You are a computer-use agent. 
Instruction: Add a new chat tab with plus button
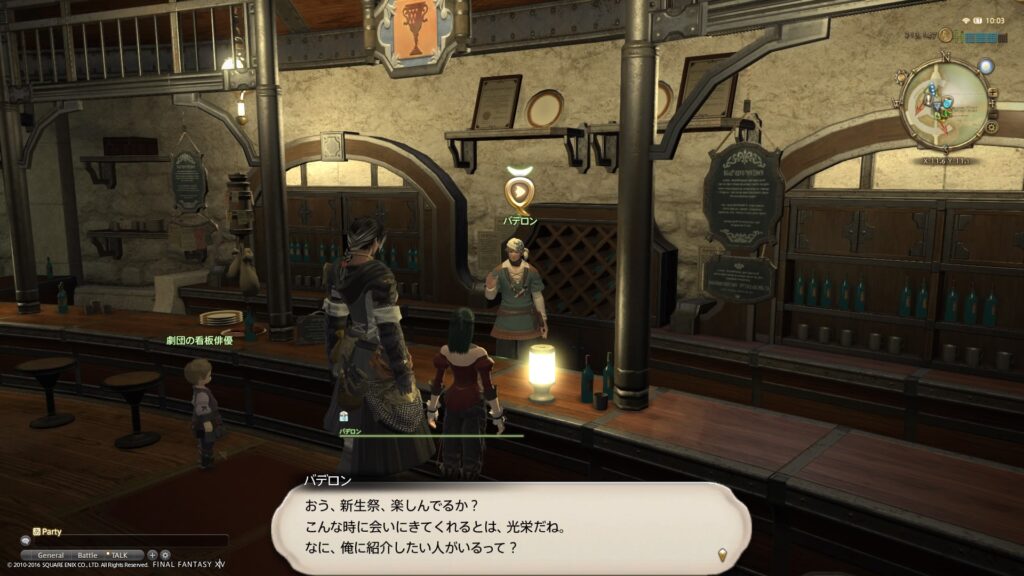[x=152, y=554]
